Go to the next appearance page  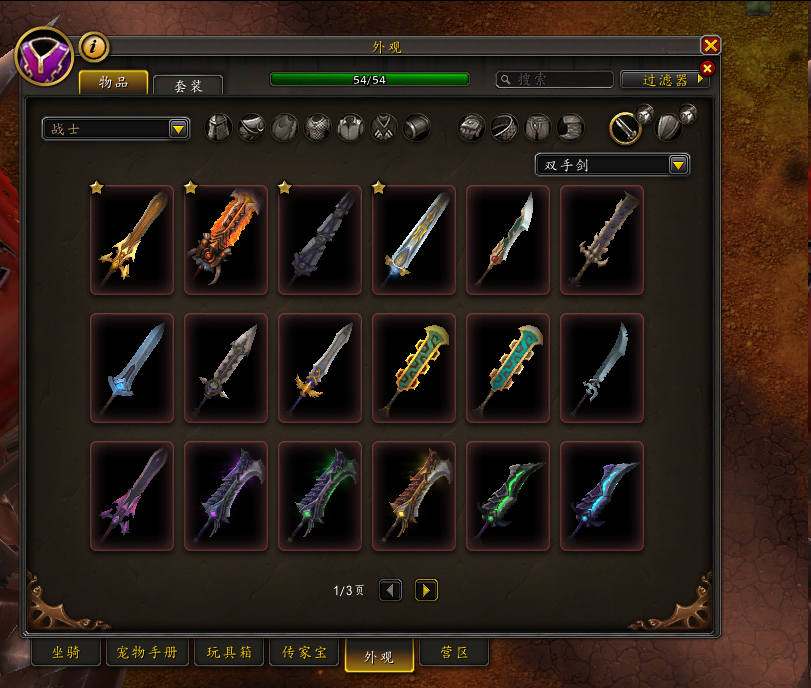click(426, 591)
